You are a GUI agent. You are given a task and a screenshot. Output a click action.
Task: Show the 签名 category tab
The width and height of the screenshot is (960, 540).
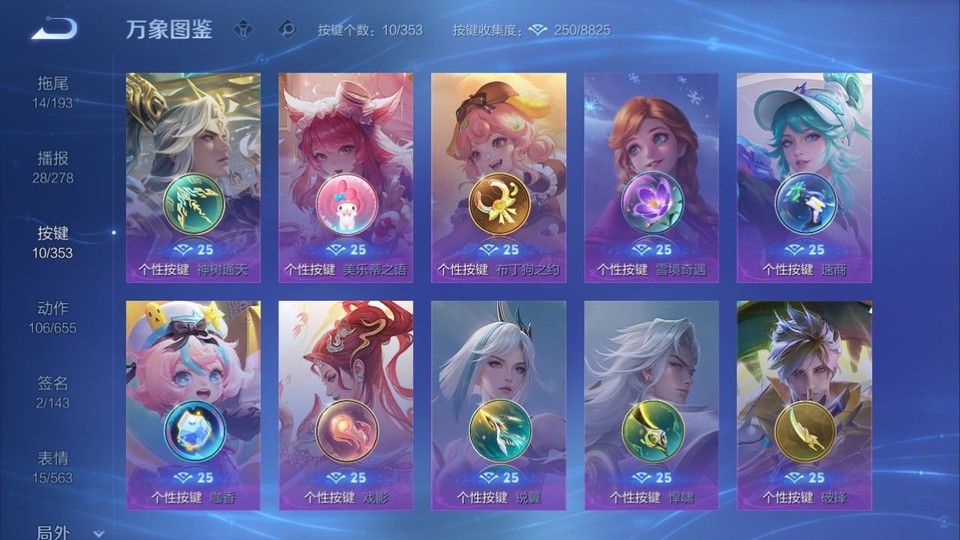pos(53,392)
